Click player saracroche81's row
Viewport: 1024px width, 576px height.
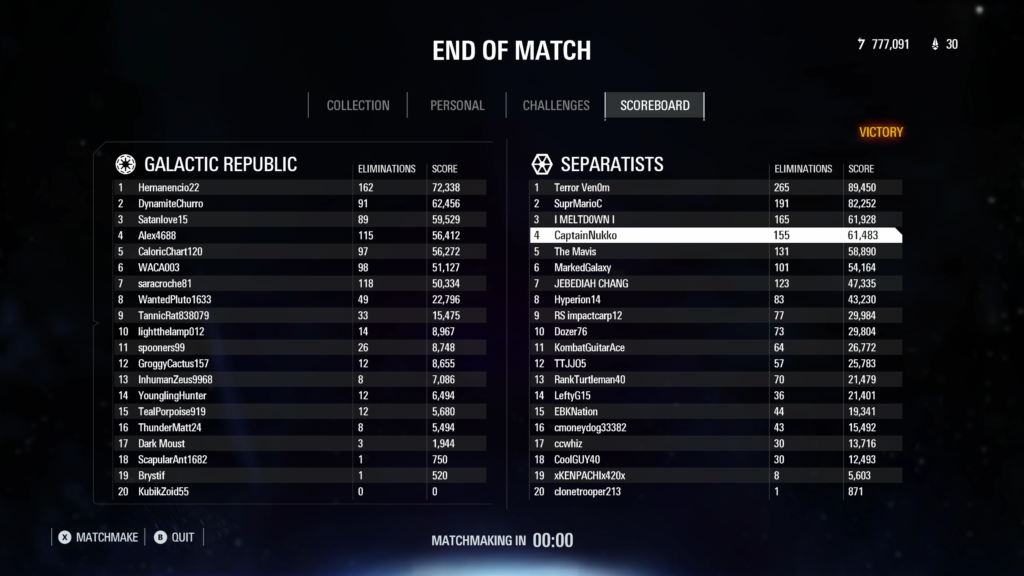pyautogui.click(x=300, y=283)
